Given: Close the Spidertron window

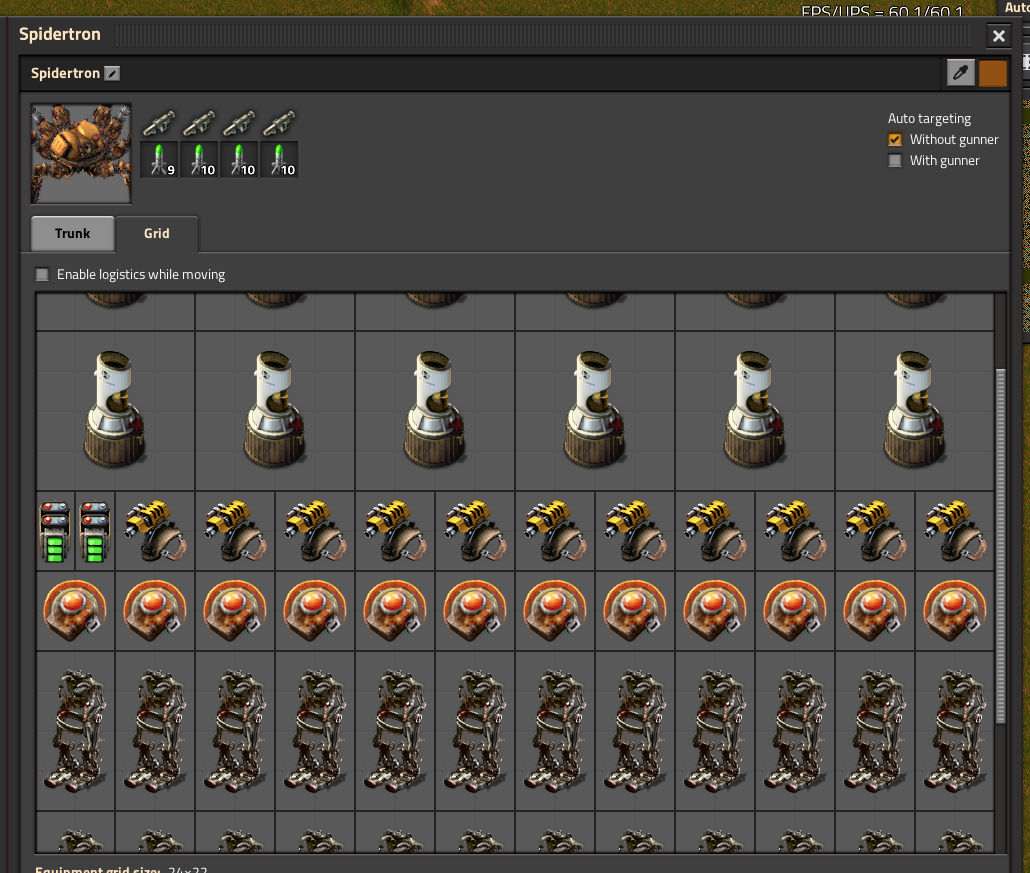Looking at the screenshot, I should (998, 37).
